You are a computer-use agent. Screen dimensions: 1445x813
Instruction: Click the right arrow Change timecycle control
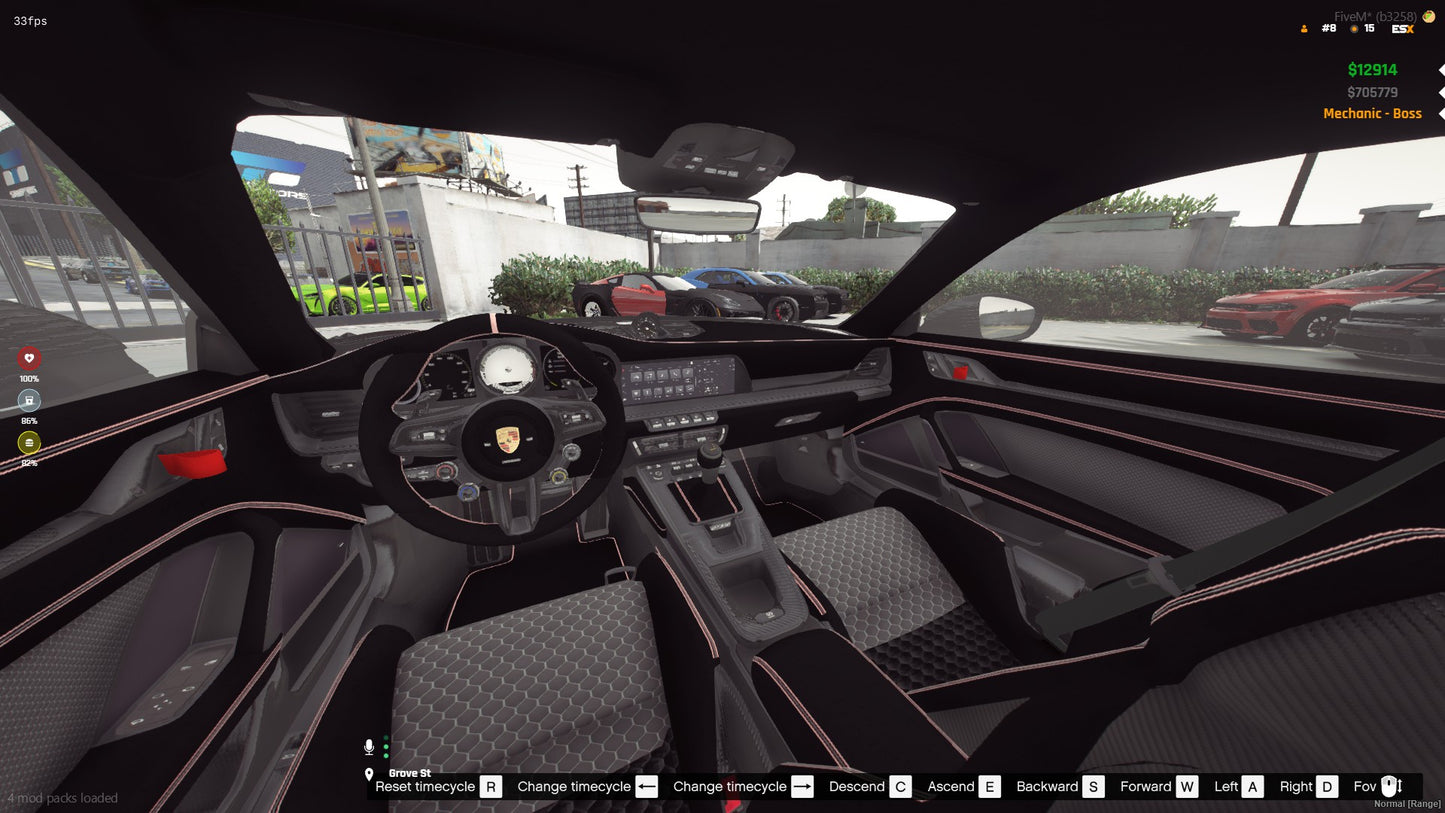pos(802,786)
